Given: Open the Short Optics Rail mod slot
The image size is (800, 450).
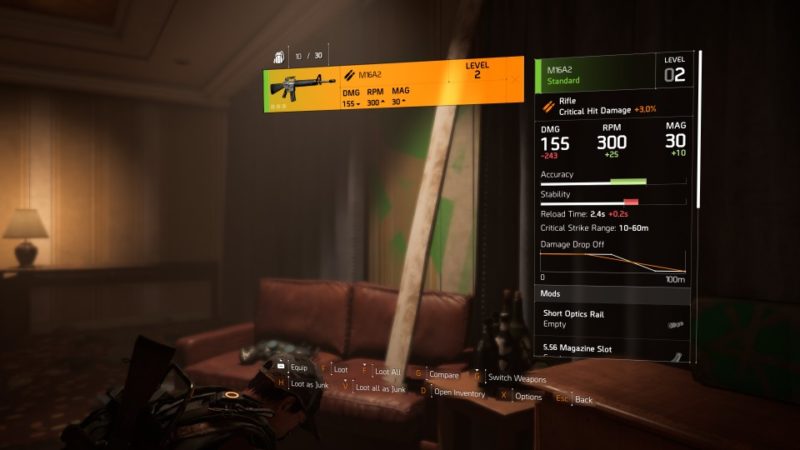Looking at the screenshot, I should pyautogui.click(x=612, y=319).
